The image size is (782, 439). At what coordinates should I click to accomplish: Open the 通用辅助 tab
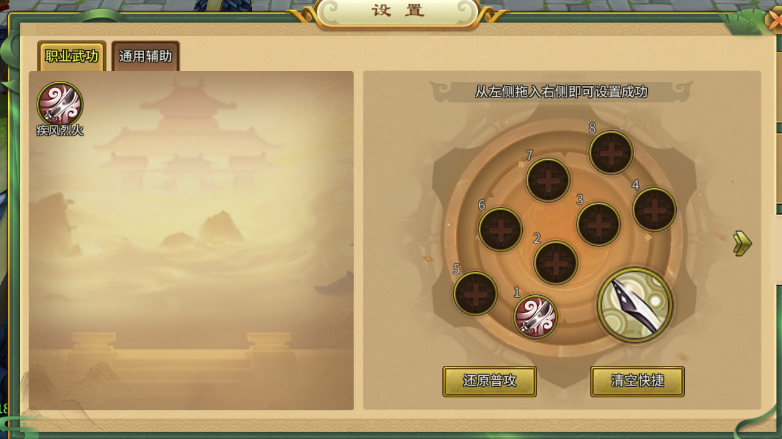[x=146, y=56]
